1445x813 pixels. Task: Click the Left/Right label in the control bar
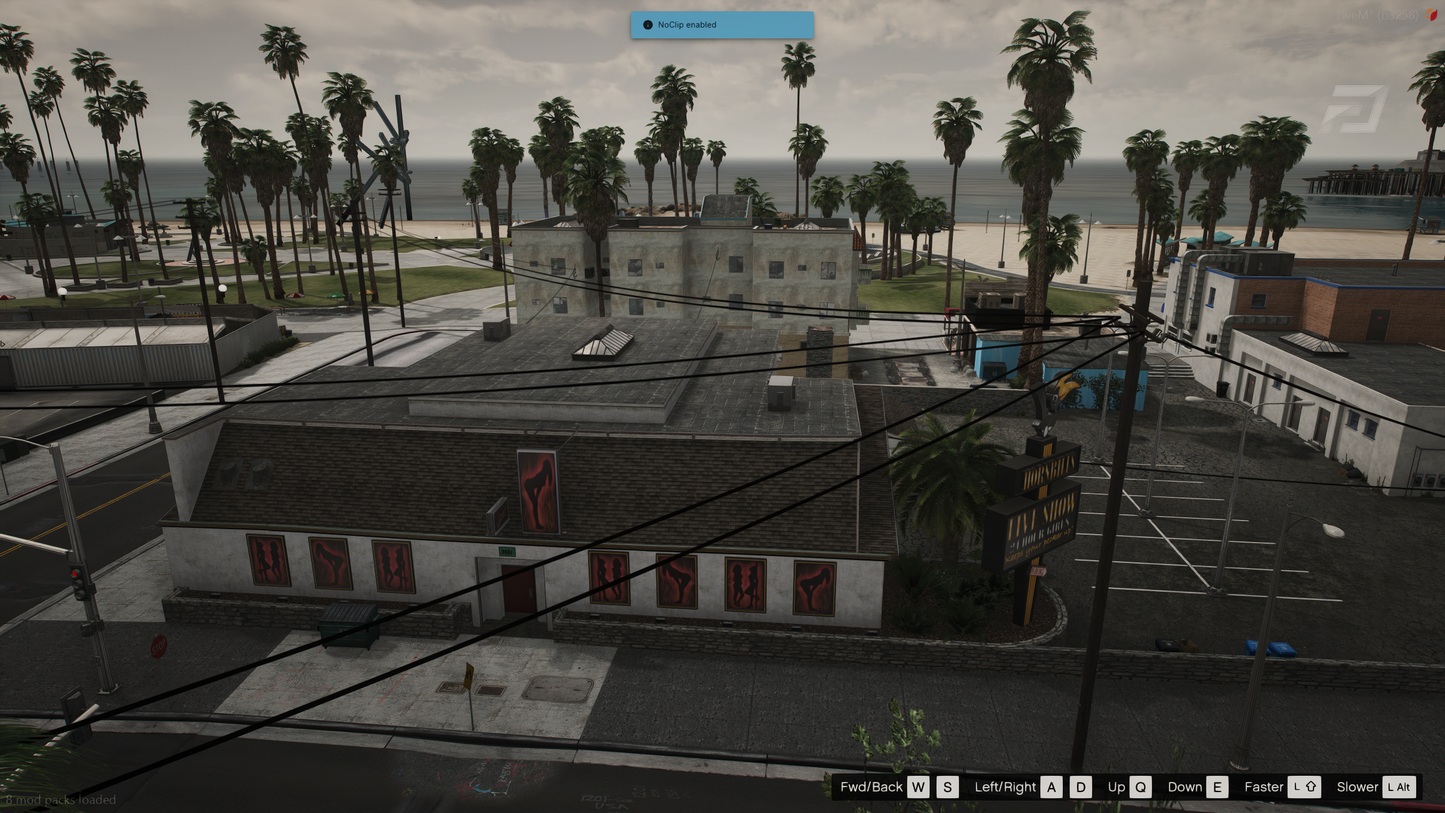[1004, 787]
